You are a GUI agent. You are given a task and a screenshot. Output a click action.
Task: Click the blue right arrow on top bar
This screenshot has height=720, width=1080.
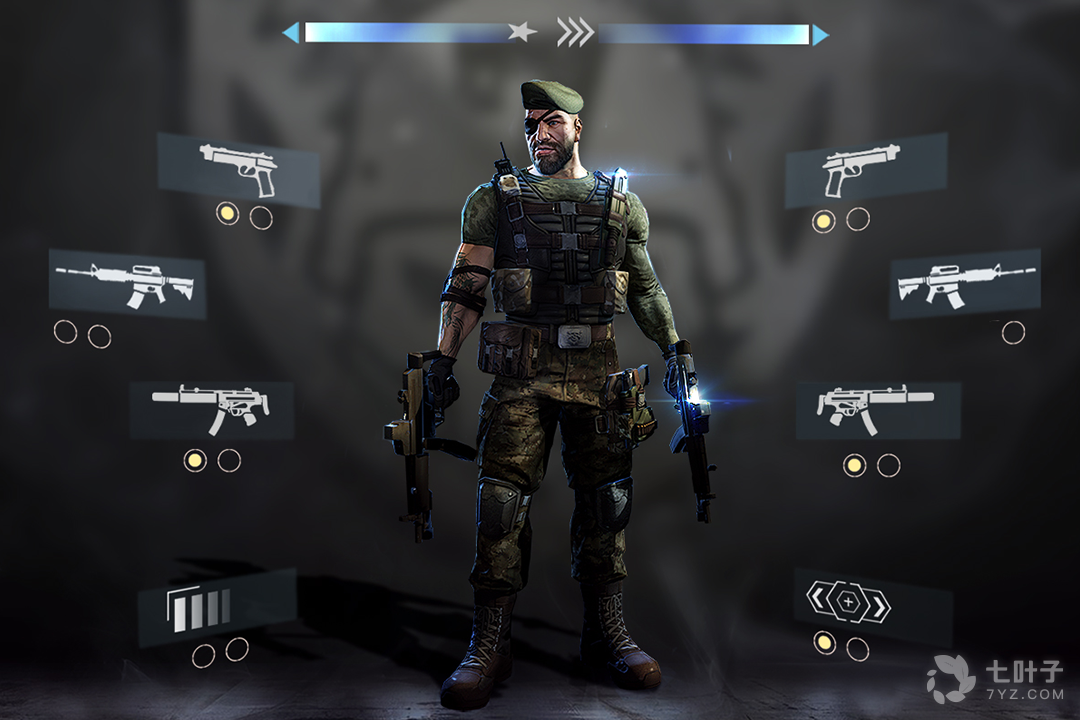820,35
